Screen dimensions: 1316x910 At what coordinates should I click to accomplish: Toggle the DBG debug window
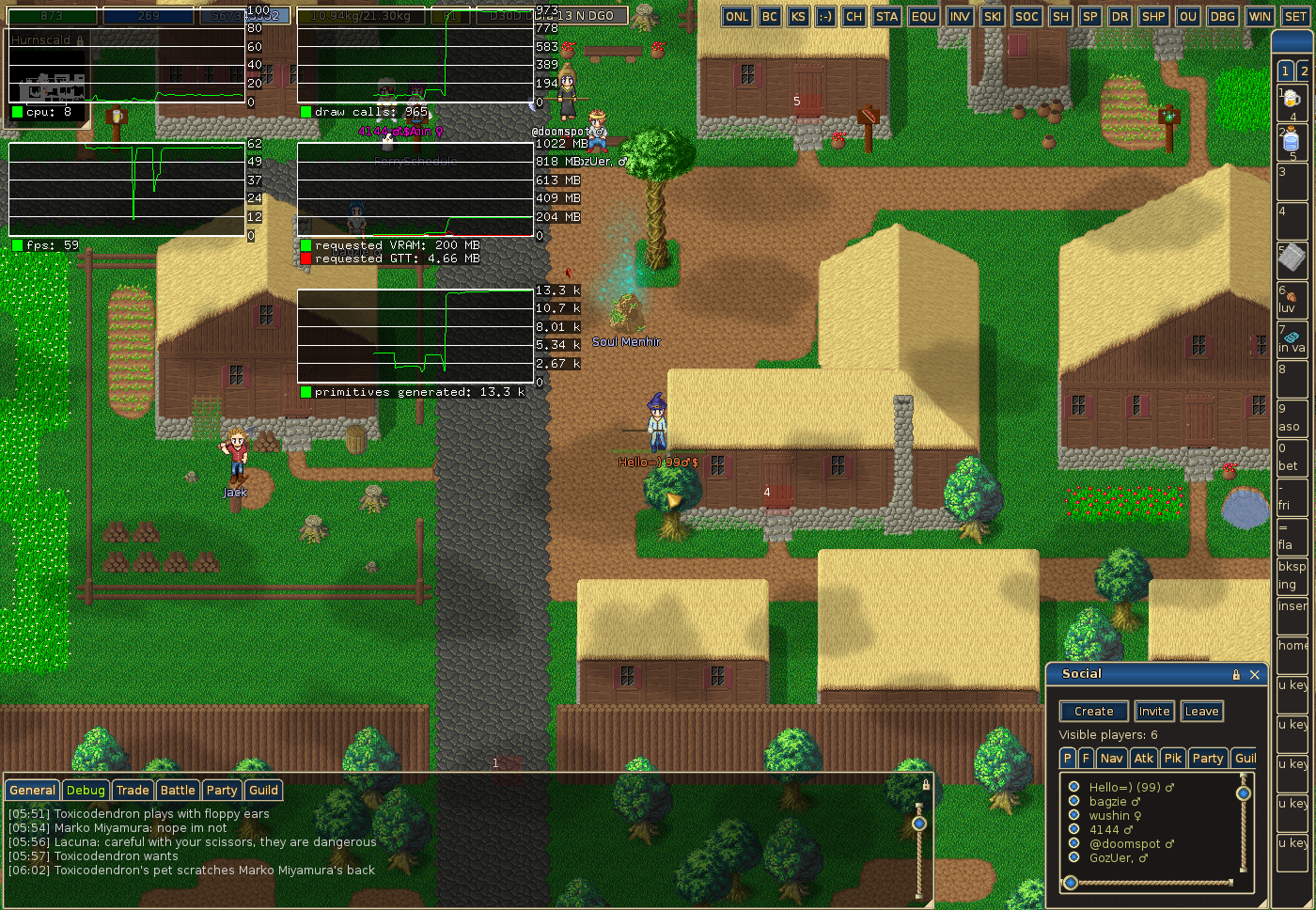pyautogui.click(x=1222, y=16)
